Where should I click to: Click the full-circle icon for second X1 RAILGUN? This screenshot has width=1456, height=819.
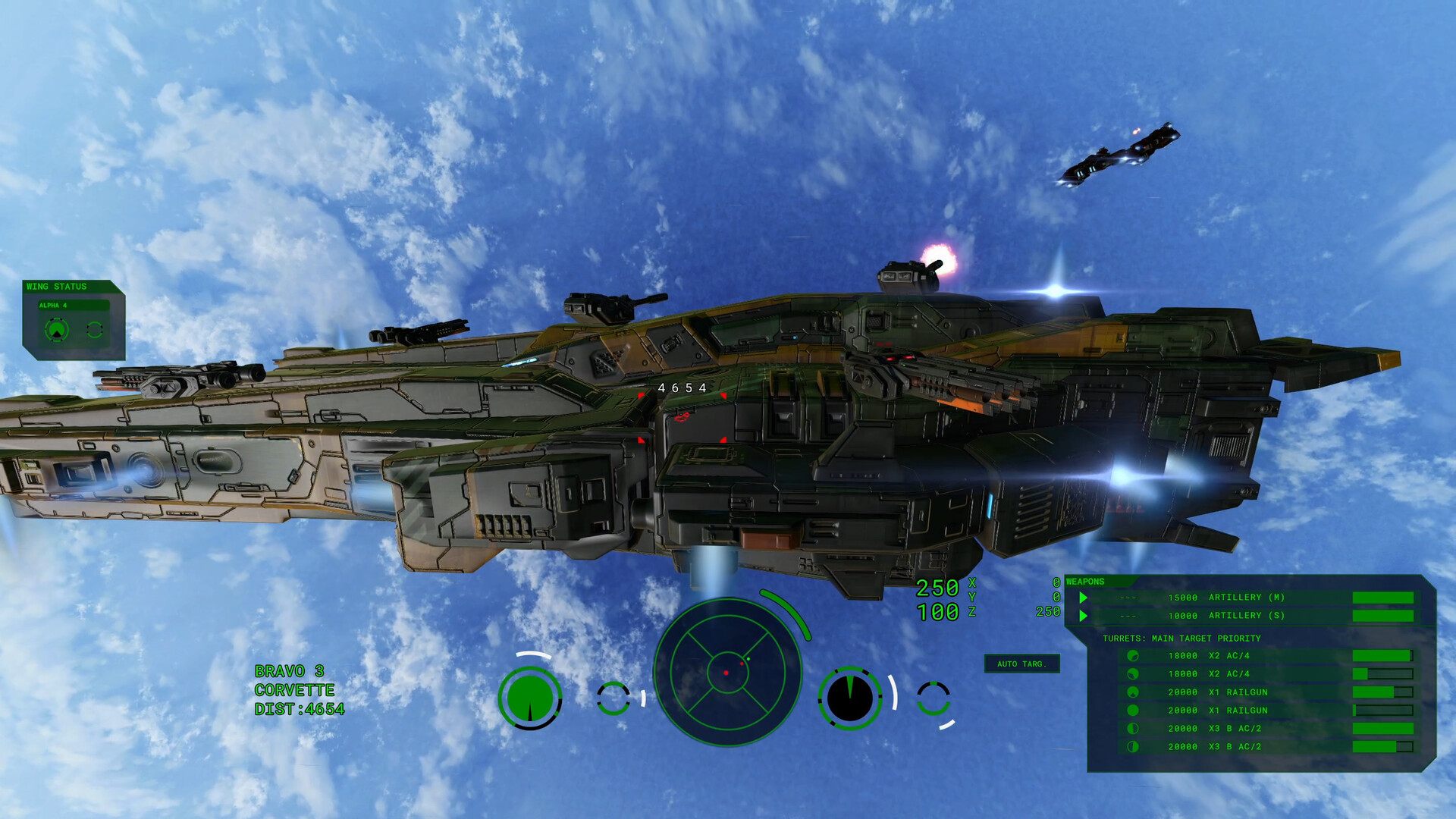(1134, 710)
